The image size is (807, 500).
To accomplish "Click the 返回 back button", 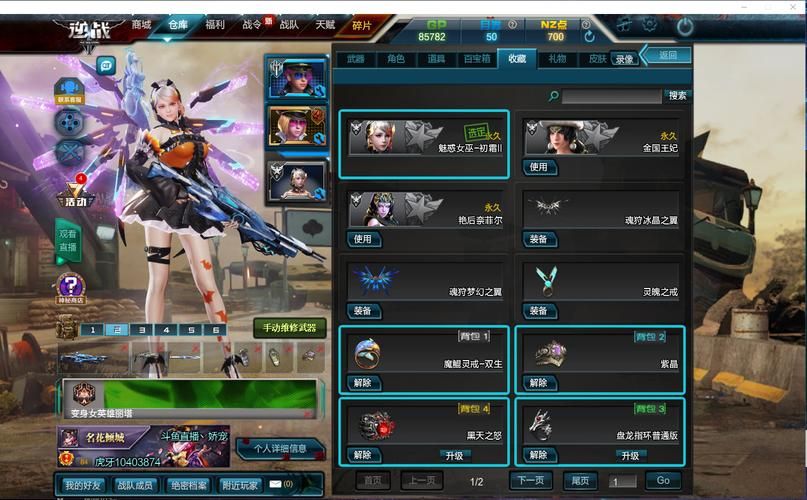I will click(x=668, y=56).
